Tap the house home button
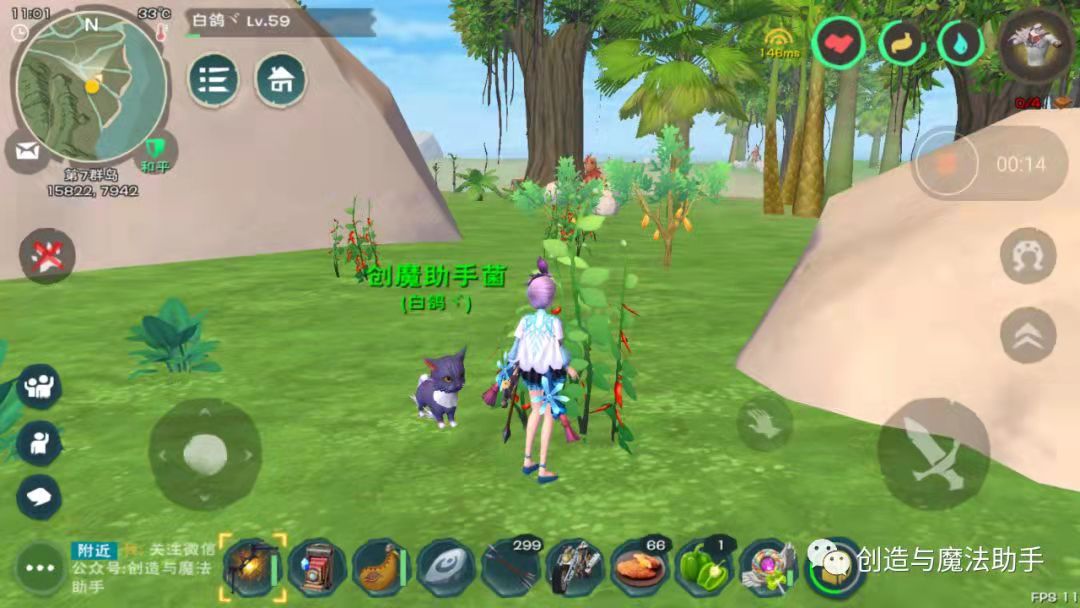The image size is (1080, 608). pyautogui.click(x=281, y=81)
